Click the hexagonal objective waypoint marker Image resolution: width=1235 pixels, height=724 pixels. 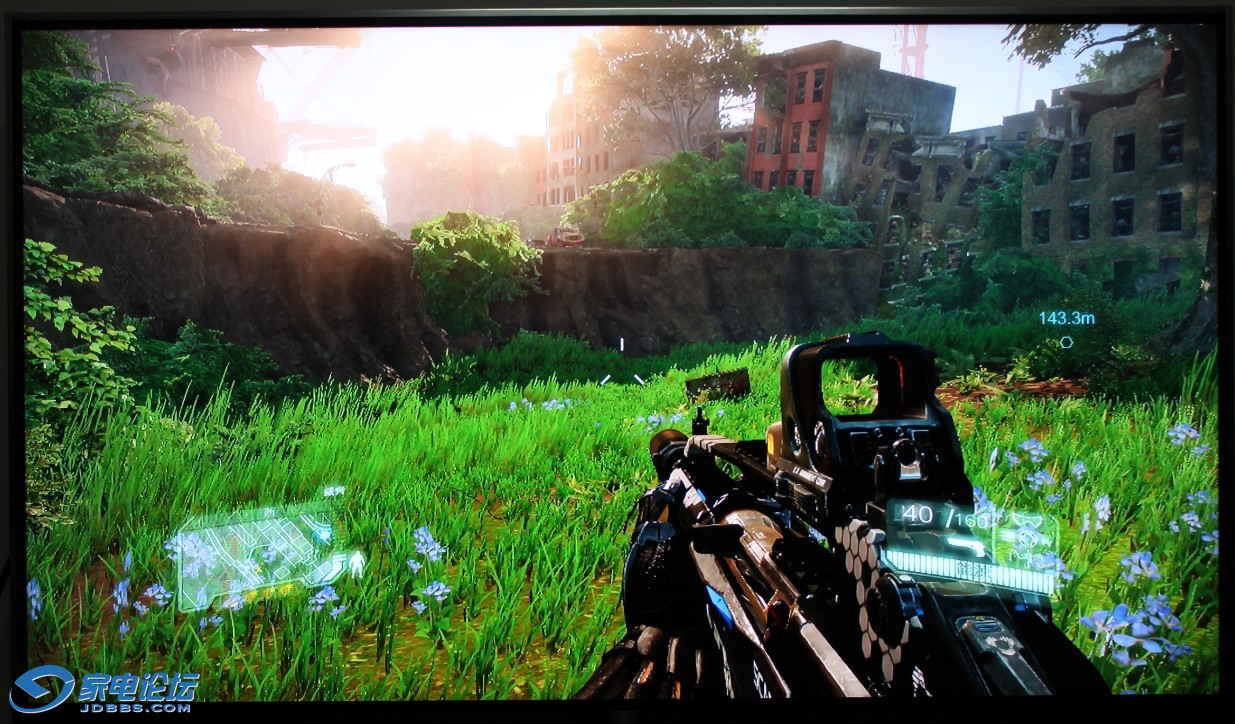1066,342
